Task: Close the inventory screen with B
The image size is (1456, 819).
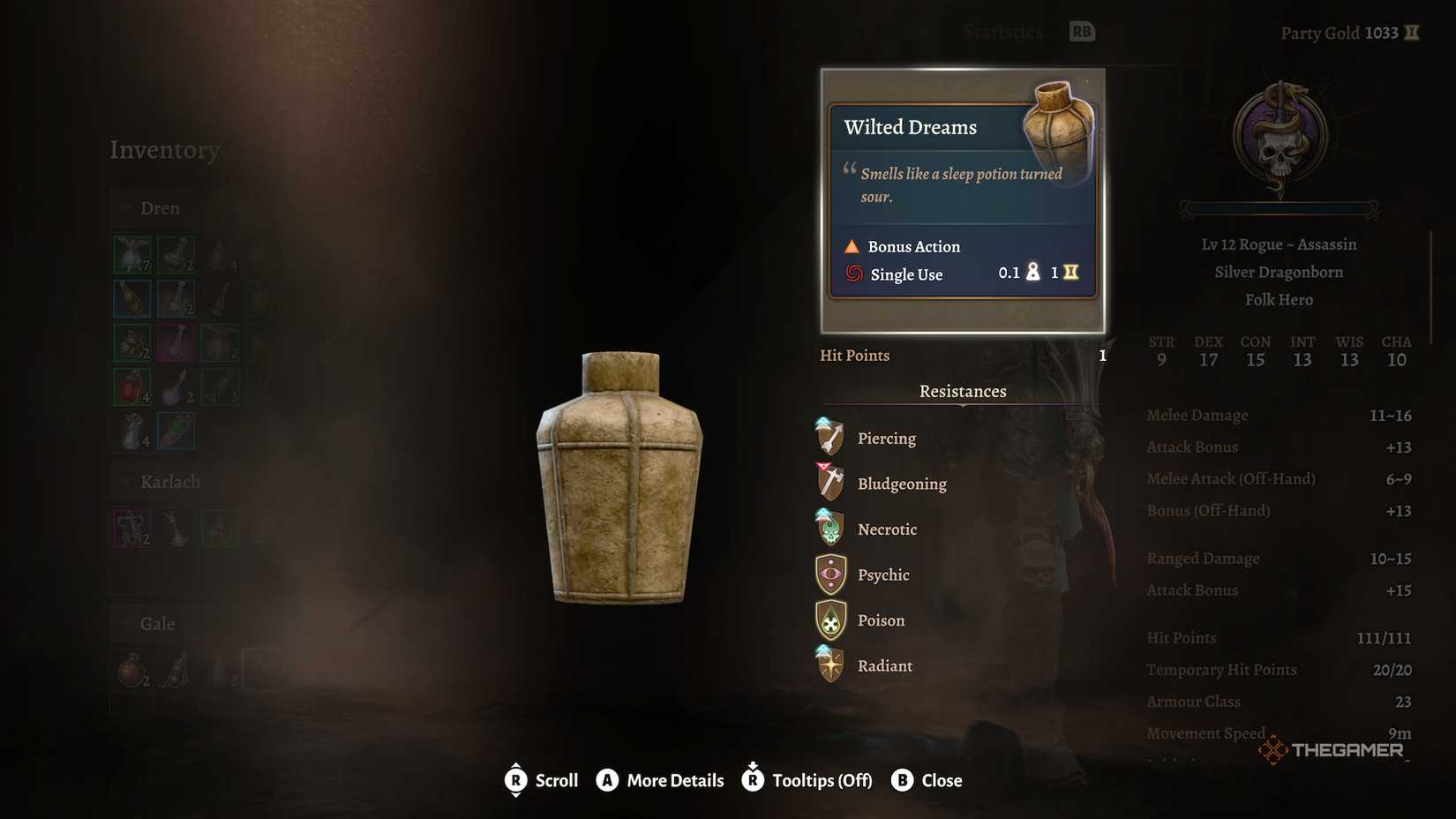Action: [x=902, y=780]
